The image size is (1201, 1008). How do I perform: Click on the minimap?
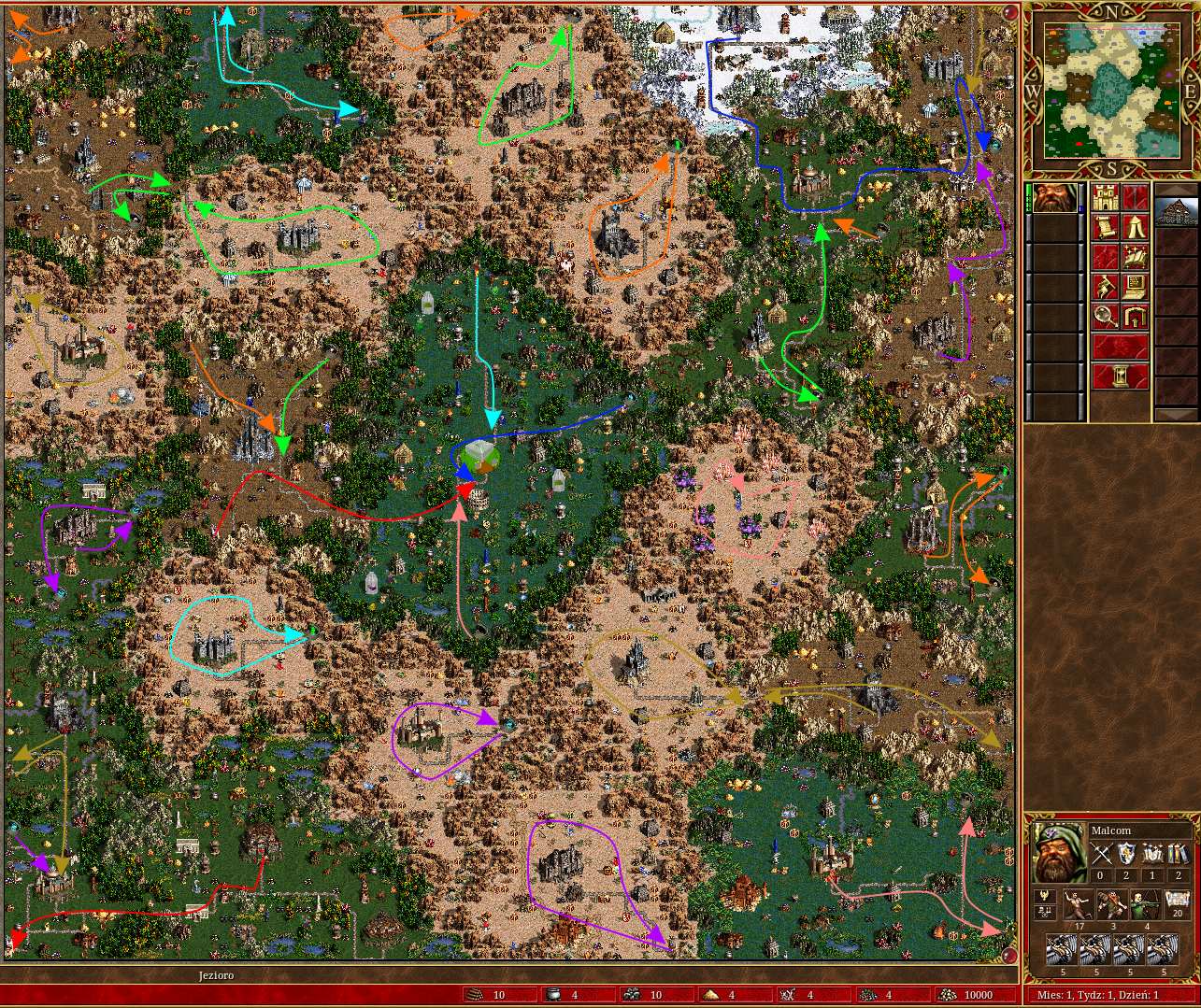(x=1111, y=89)
